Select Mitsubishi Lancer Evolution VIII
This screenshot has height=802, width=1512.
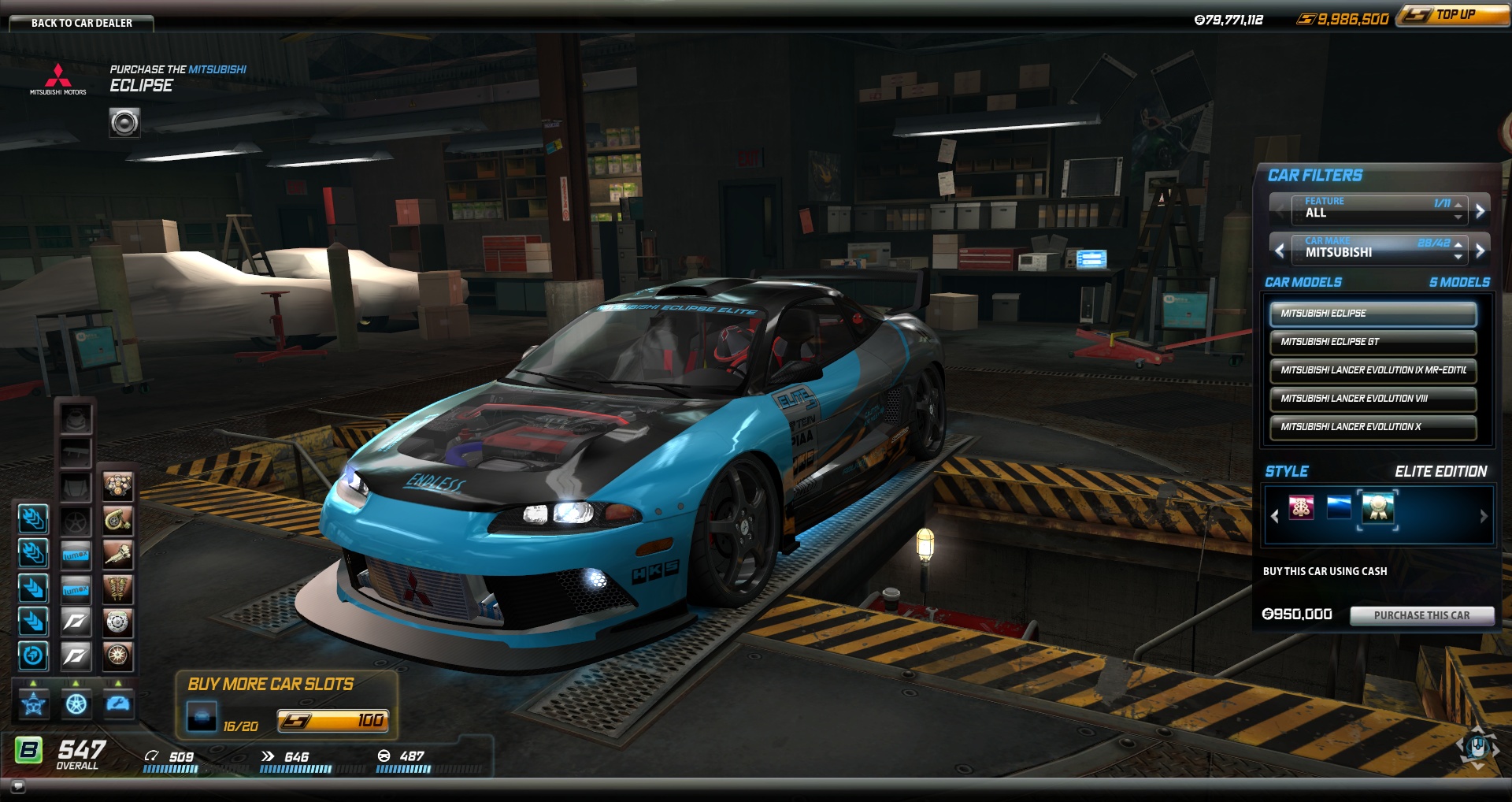point(1372,399)
